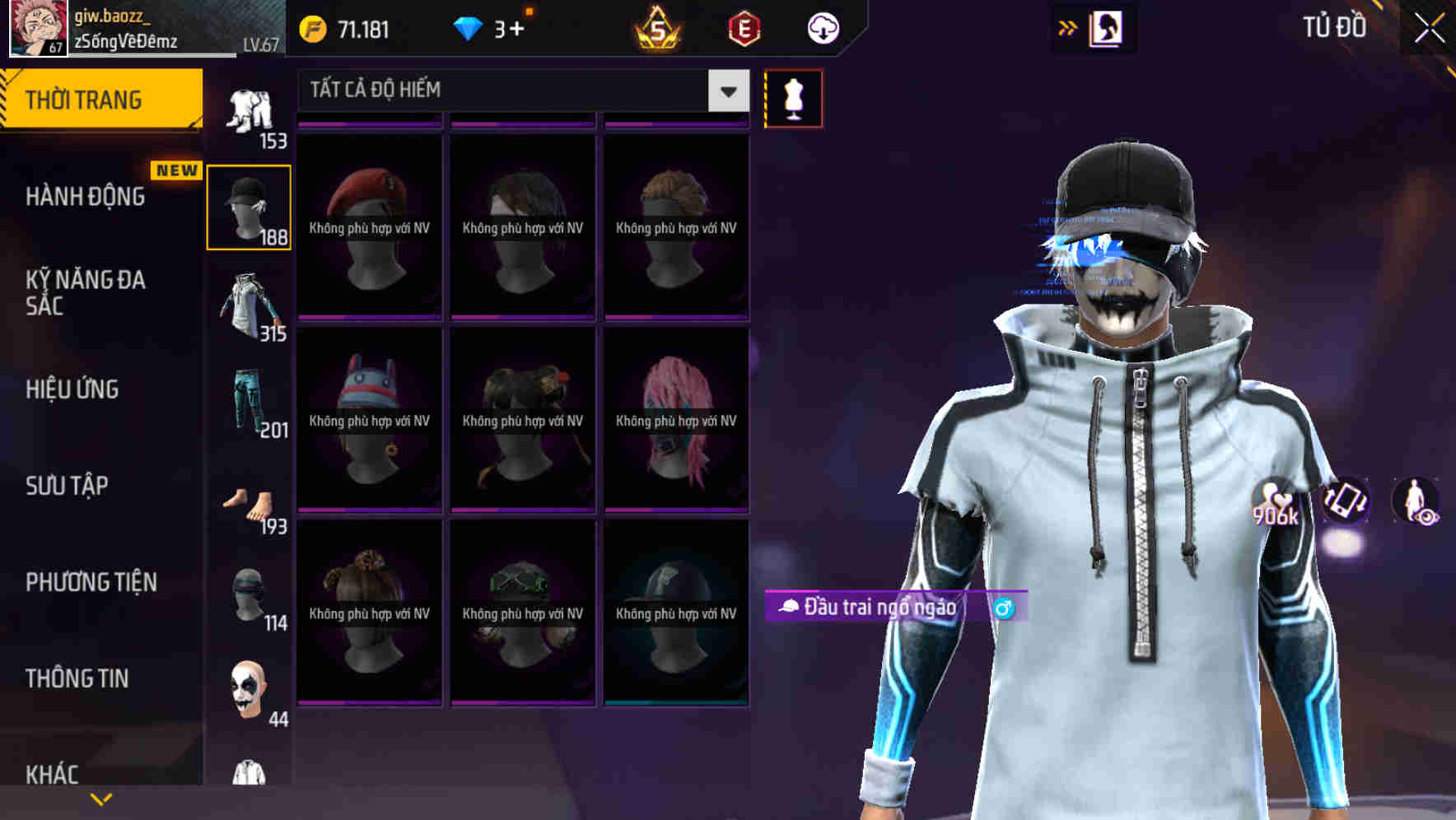The width and height of the screenshot is (1456, 820).
Task: Open the SƯU TẬP menu section
Action: coord(66,487)
